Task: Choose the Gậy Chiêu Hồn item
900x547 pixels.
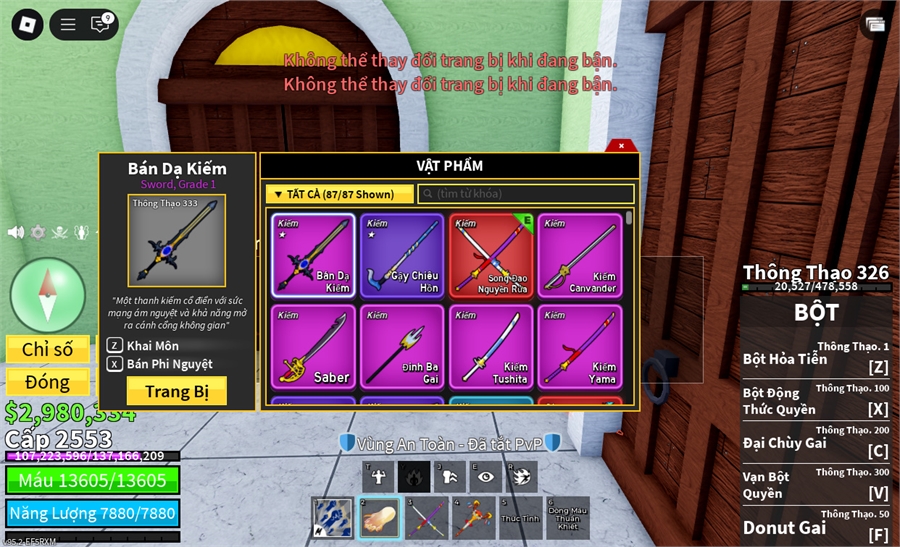Action: [402, 255]
